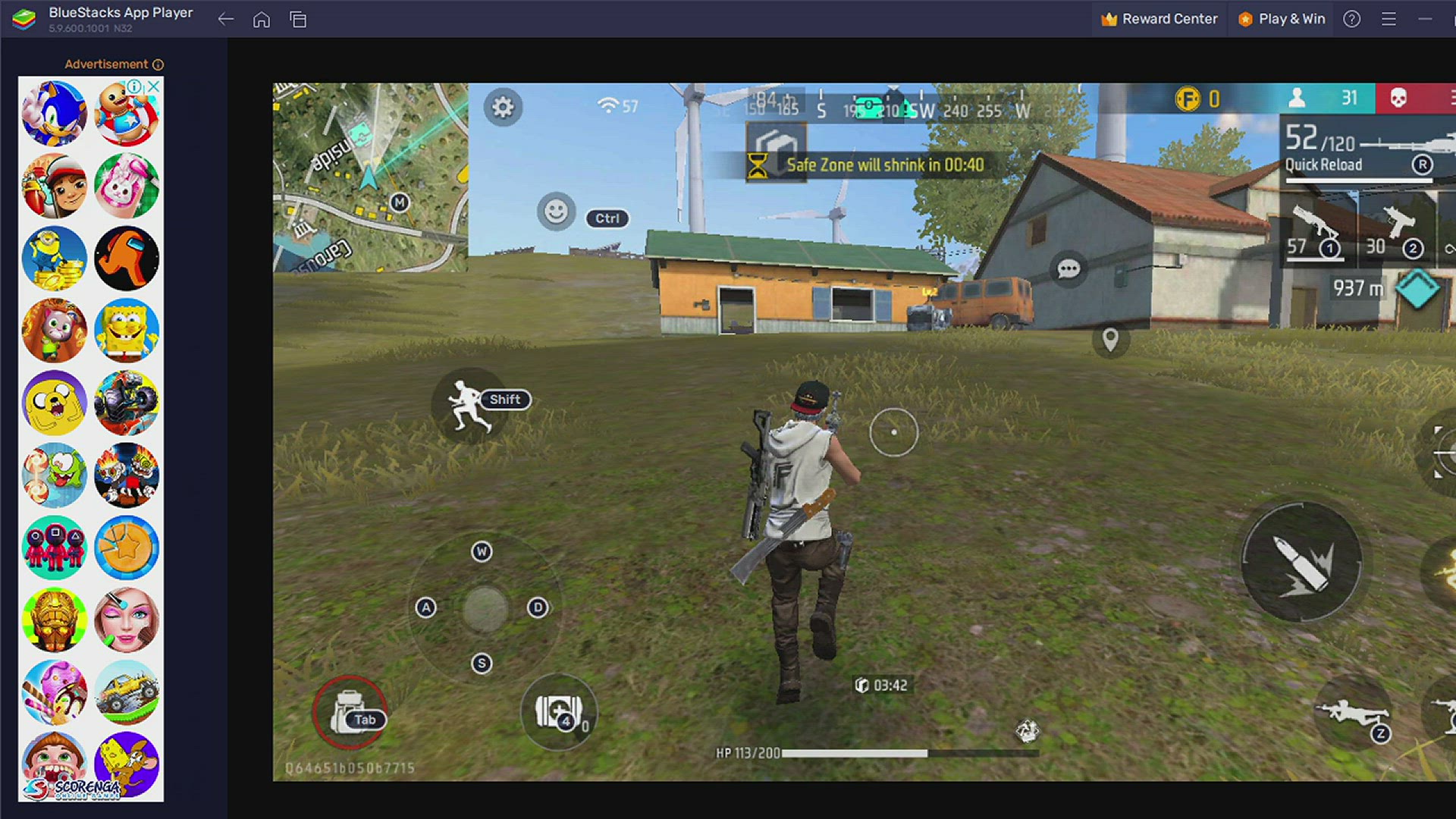Image resolution: width=1456 pixels, height=819 pixels.
Task: Open the chat message bubble icon
Action: coord(1069,268)
